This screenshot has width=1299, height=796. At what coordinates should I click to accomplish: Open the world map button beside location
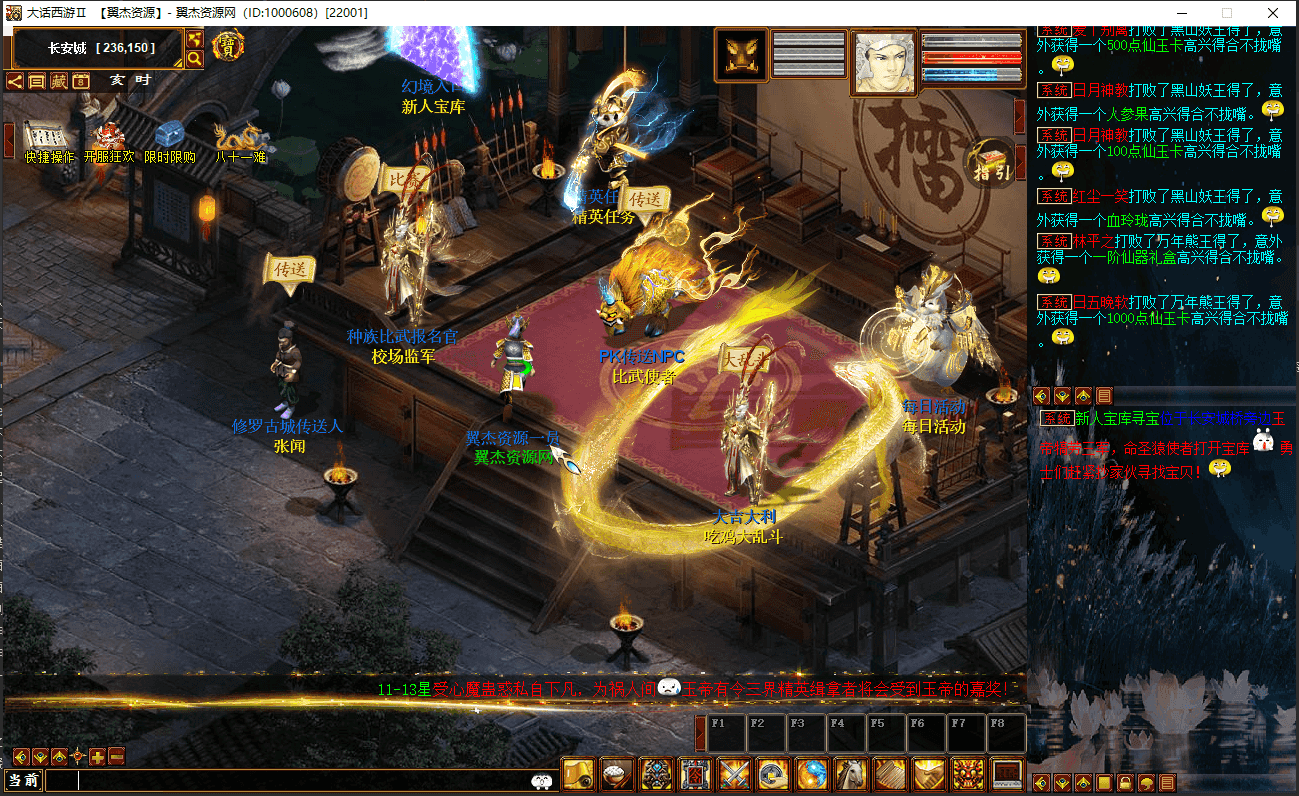pyautogui.click(x=195, y=39)
